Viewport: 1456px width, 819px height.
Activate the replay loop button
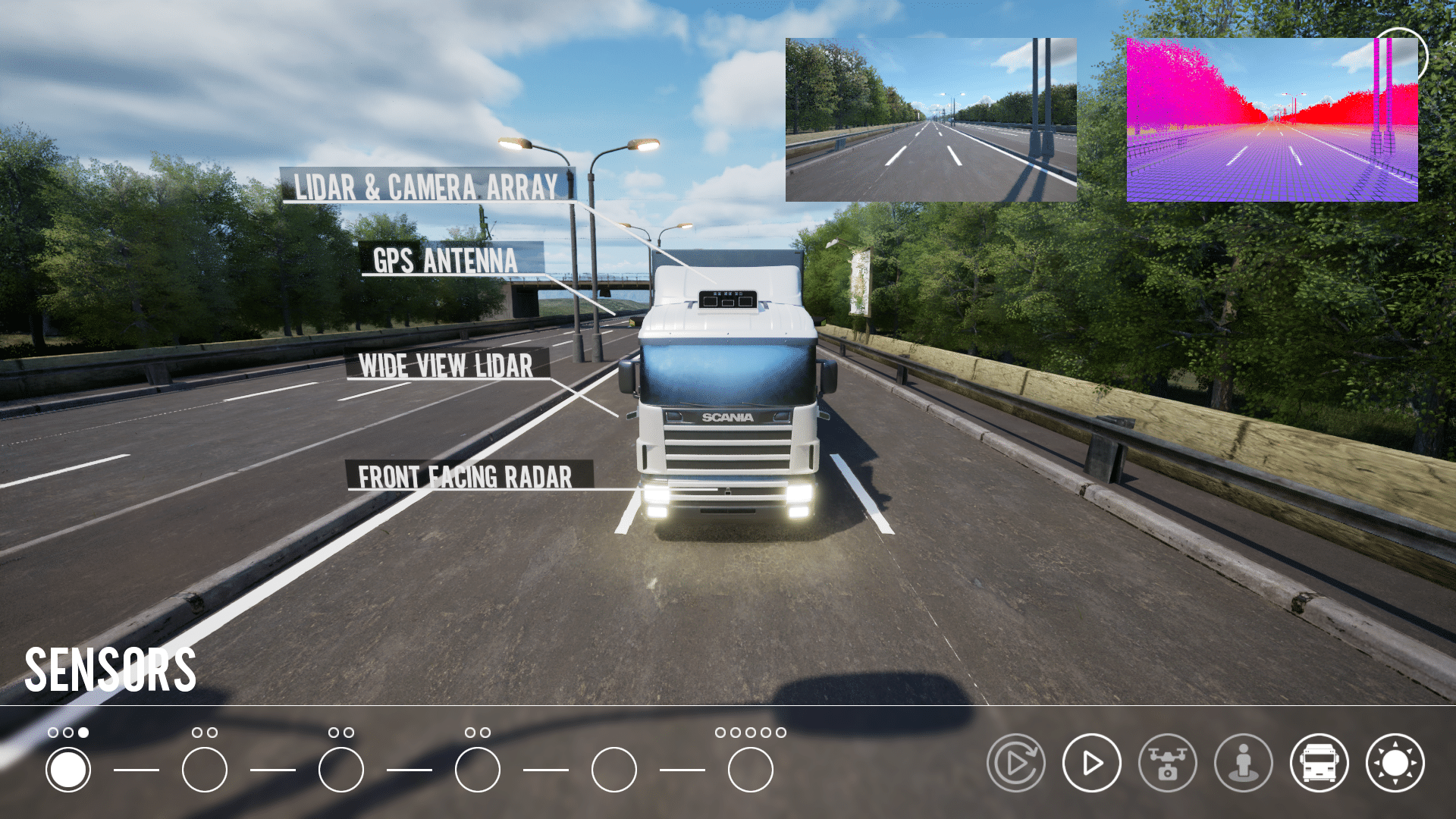pos(1015,763)
